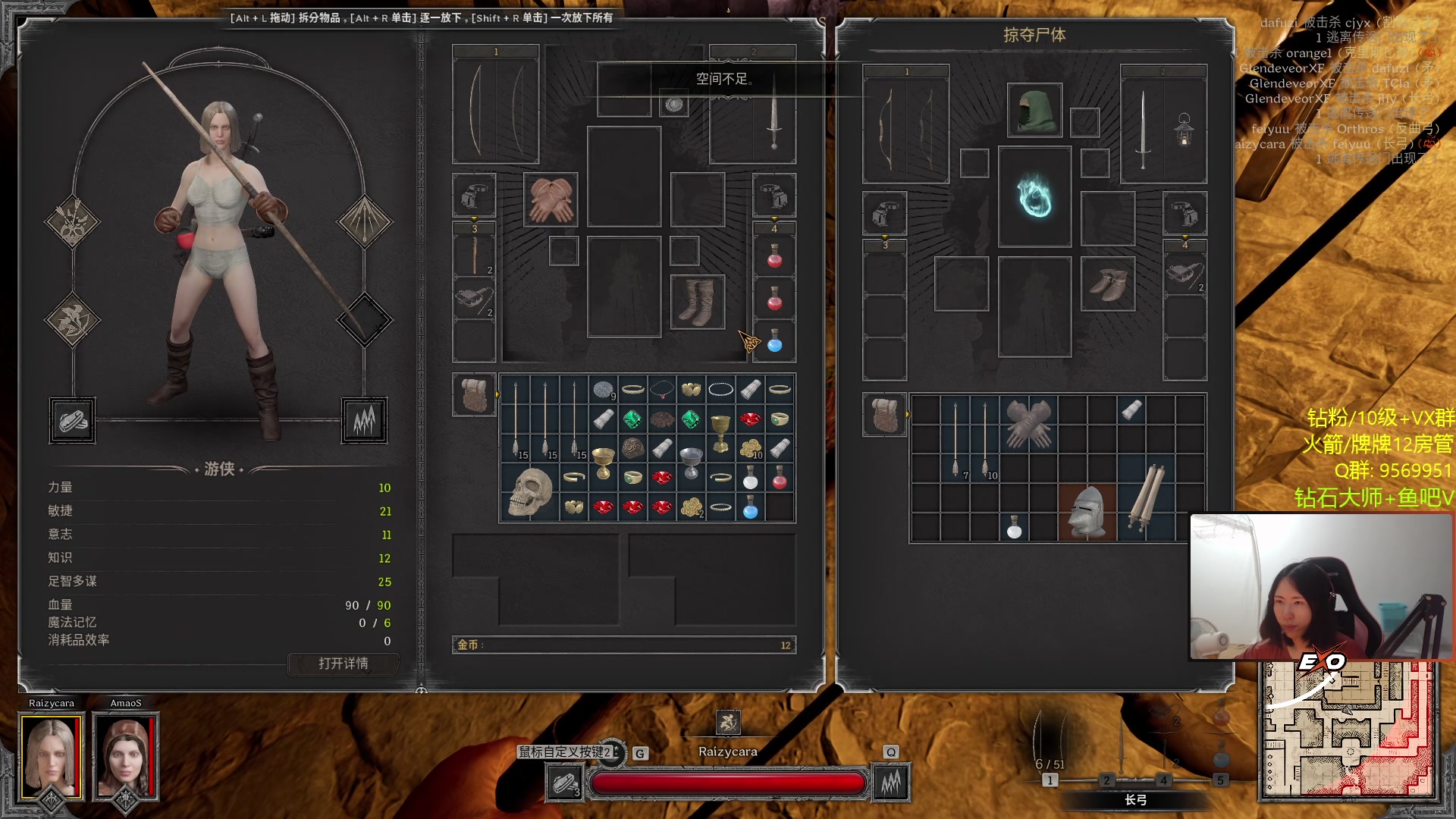Take the rolled scroll from corpse bag

(x=1146, y=498)
